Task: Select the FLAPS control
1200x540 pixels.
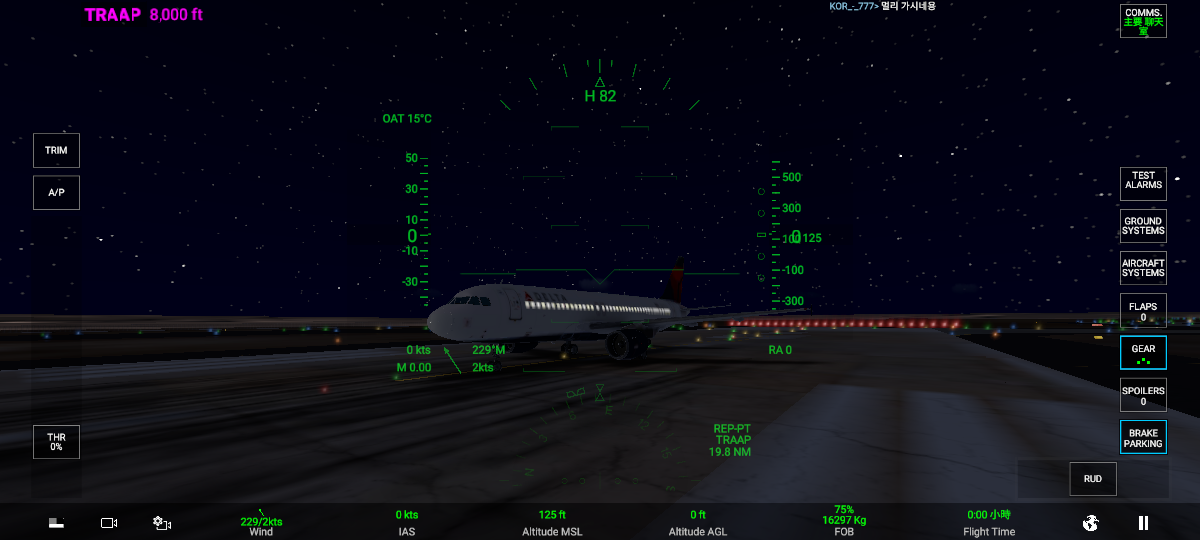Action: point(1143,311)
